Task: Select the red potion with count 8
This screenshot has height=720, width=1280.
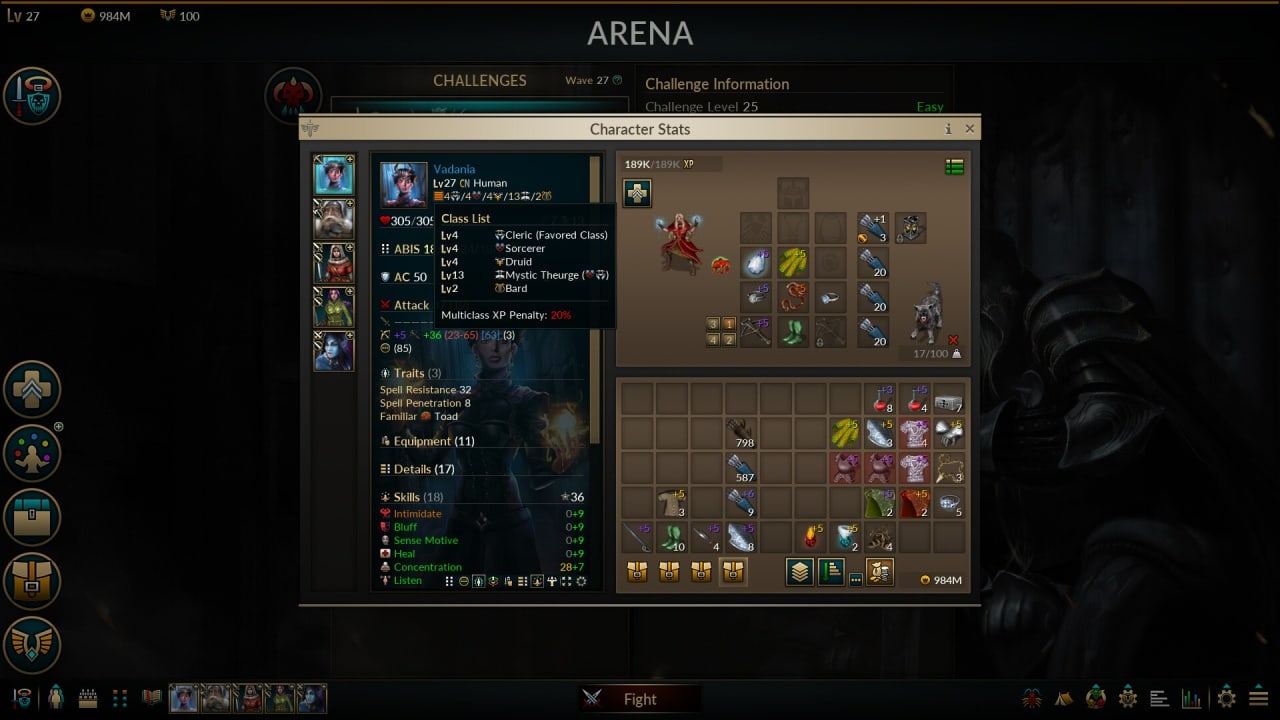Action: click(880, 399)
